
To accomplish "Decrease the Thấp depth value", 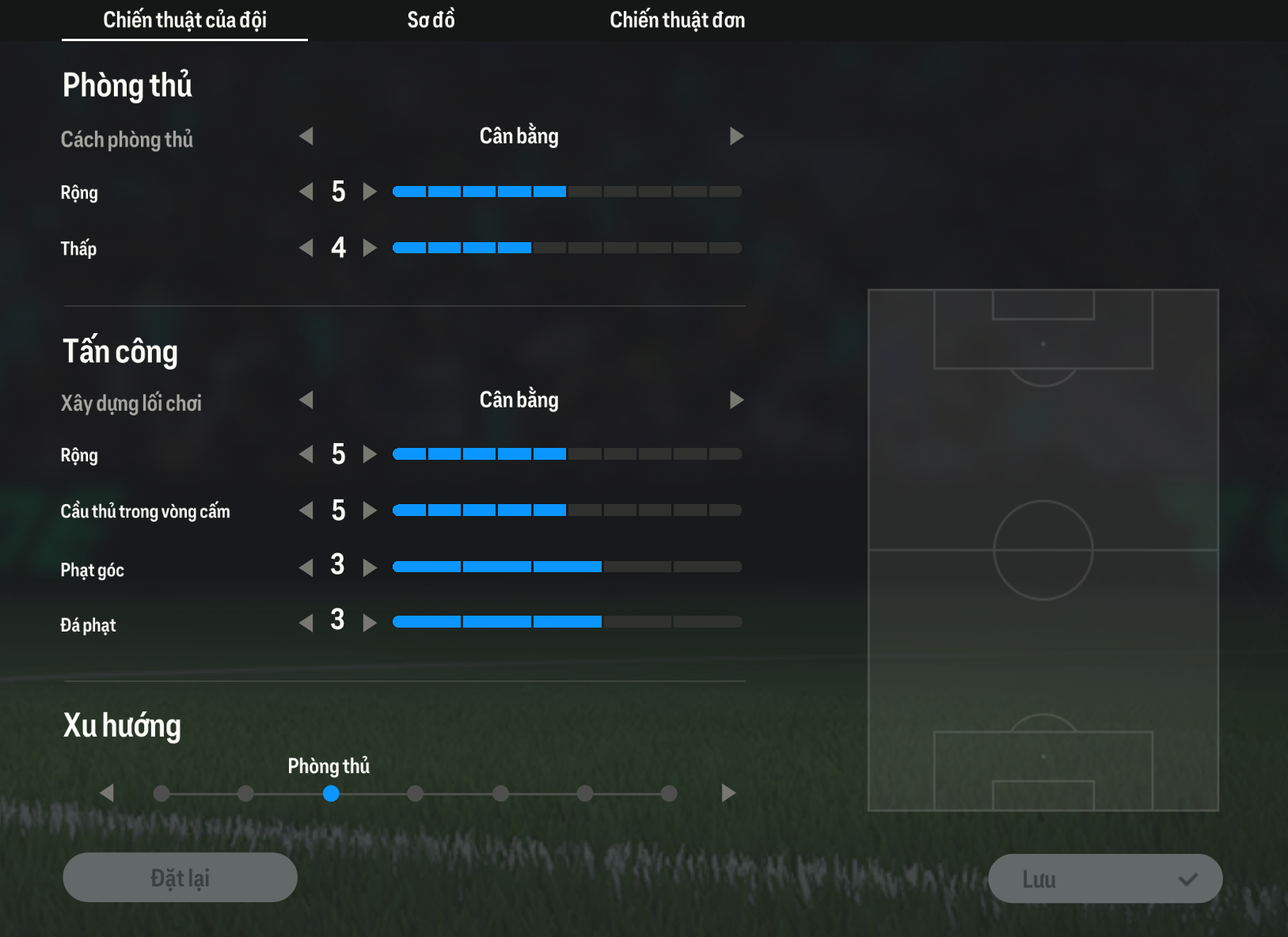I will coord(306,248).
